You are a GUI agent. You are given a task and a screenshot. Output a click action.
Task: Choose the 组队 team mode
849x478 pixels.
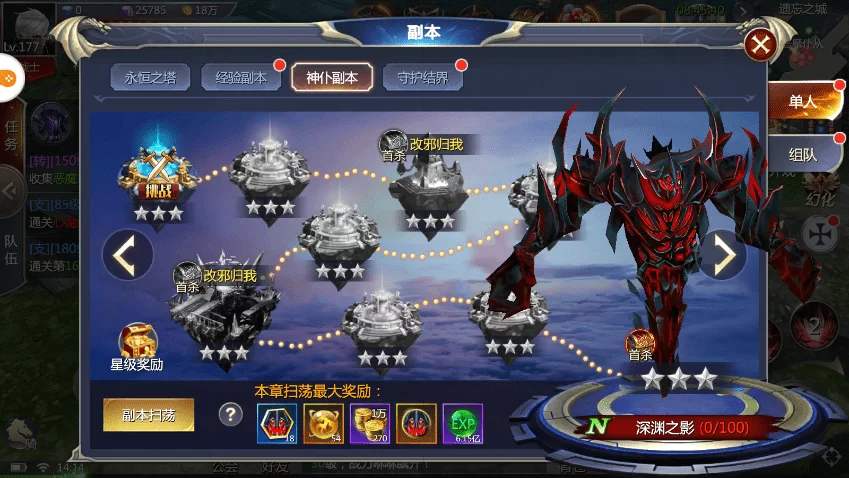click(803, 155)
